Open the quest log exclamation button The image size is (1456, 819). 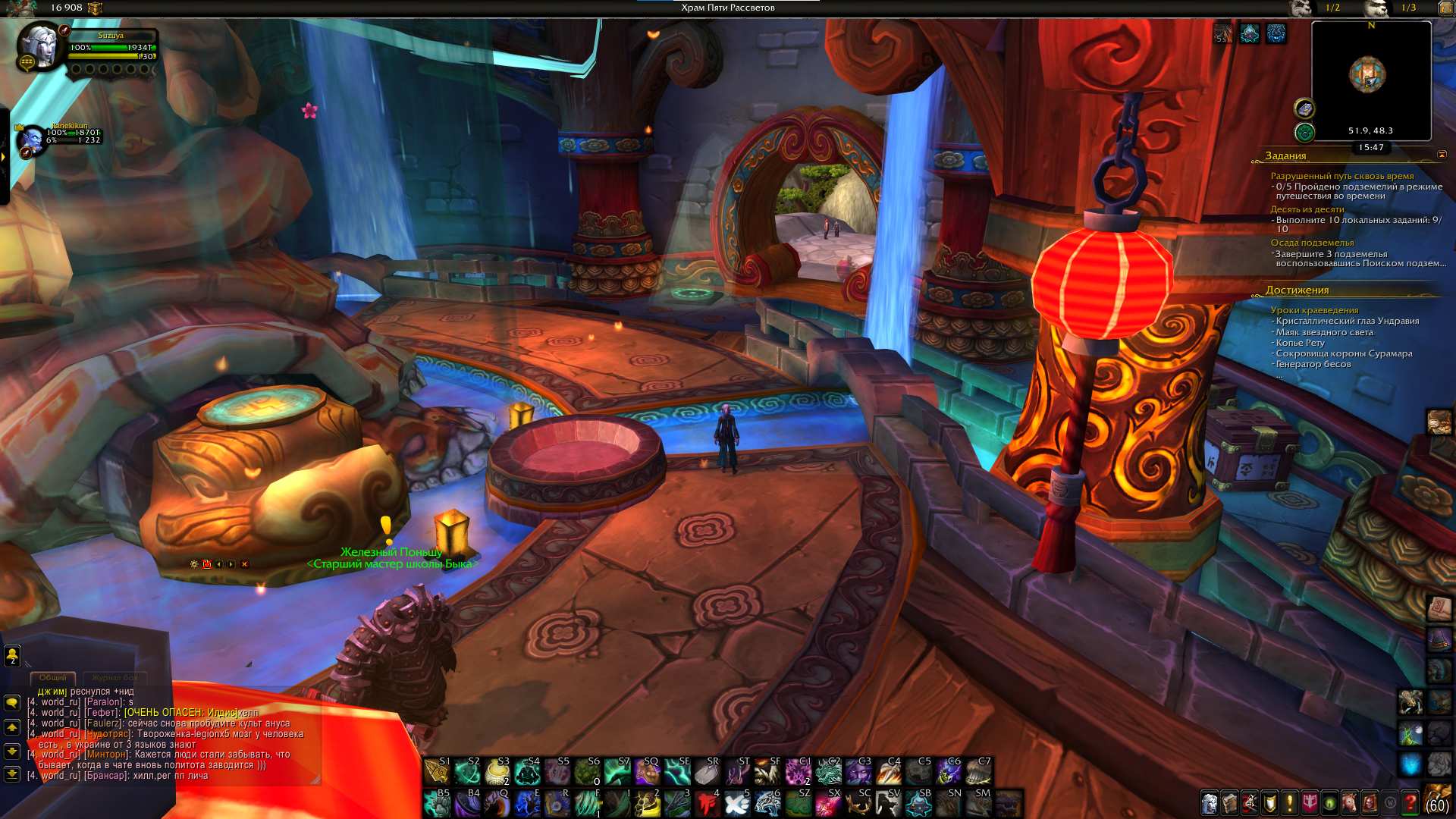(1289, 802)
